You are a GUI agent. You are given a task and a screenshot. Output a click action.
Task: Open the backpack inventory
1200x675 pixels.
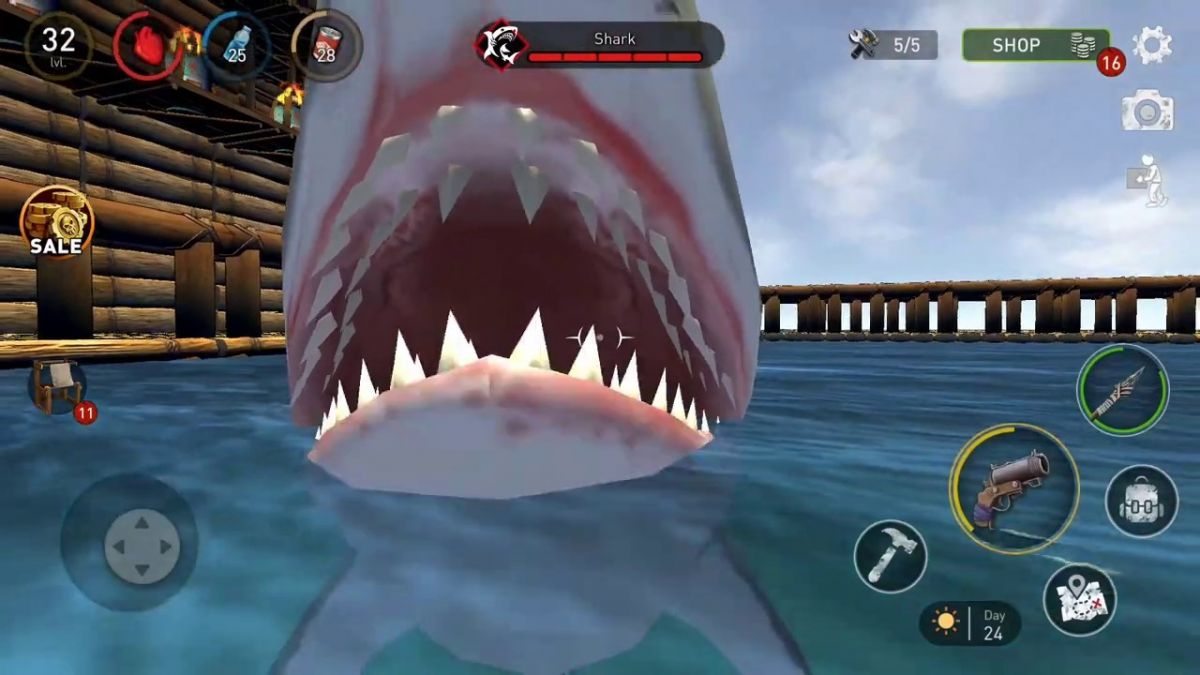pyautogui.click(x=1141, y=501)
